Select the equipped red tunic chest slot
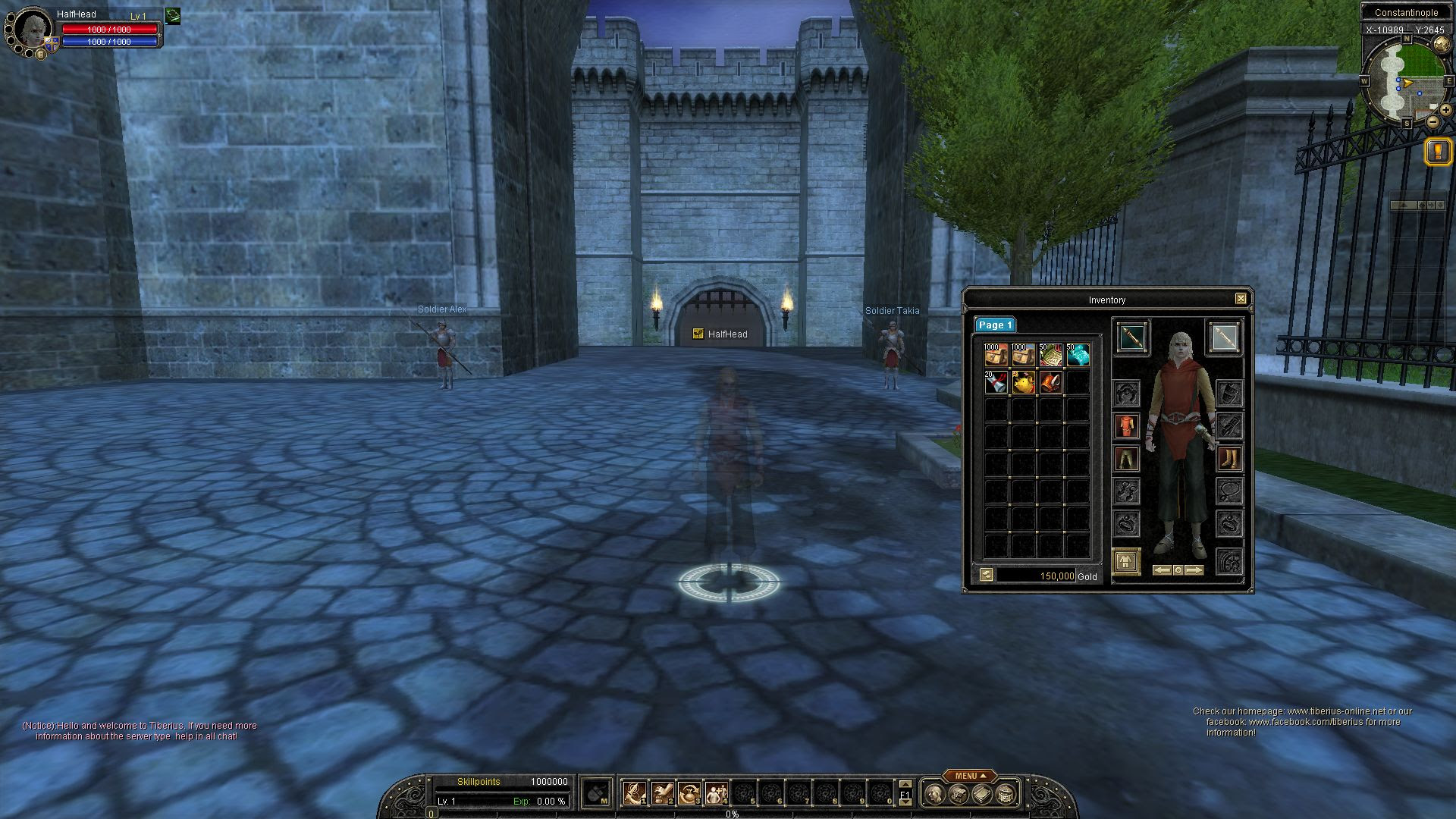1456x819 pixels. [x=1126, y=426]
